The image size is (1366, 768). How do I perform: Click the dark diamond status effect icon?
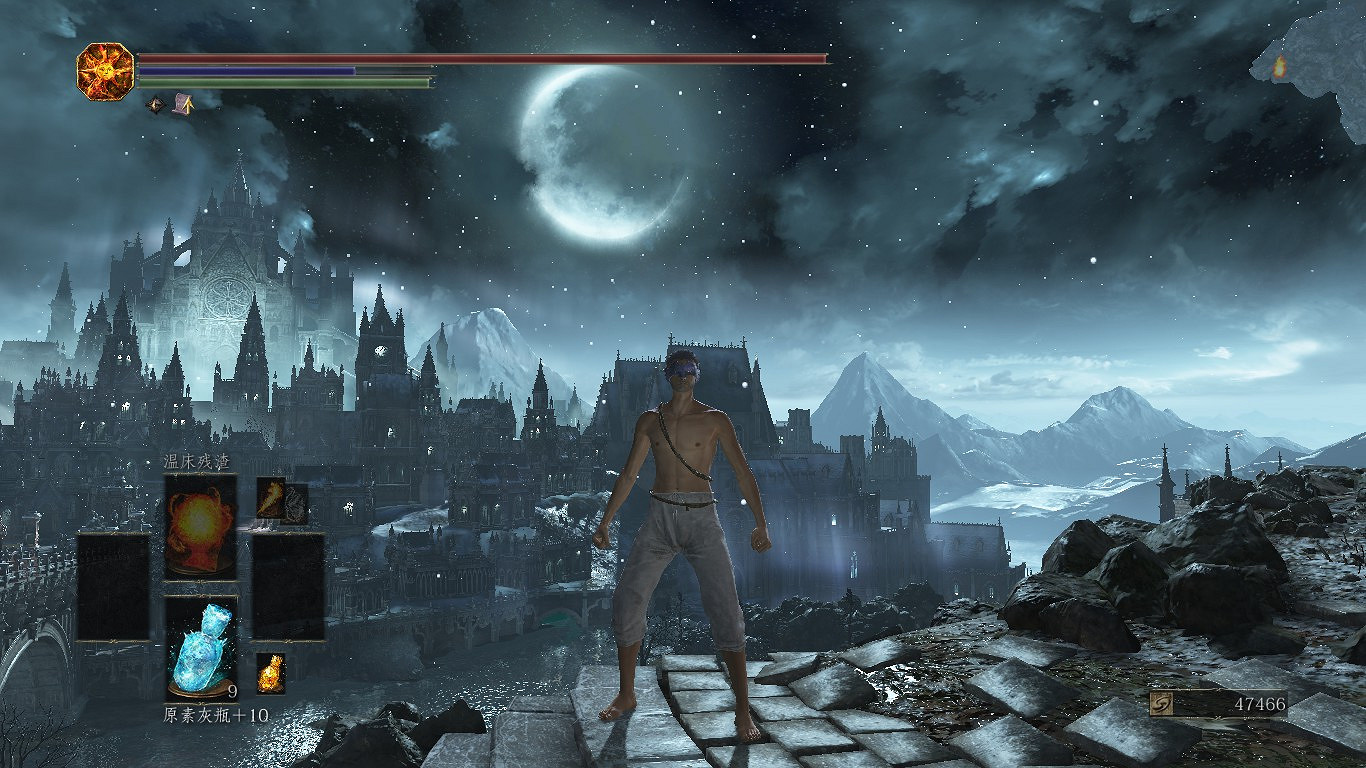156,103
